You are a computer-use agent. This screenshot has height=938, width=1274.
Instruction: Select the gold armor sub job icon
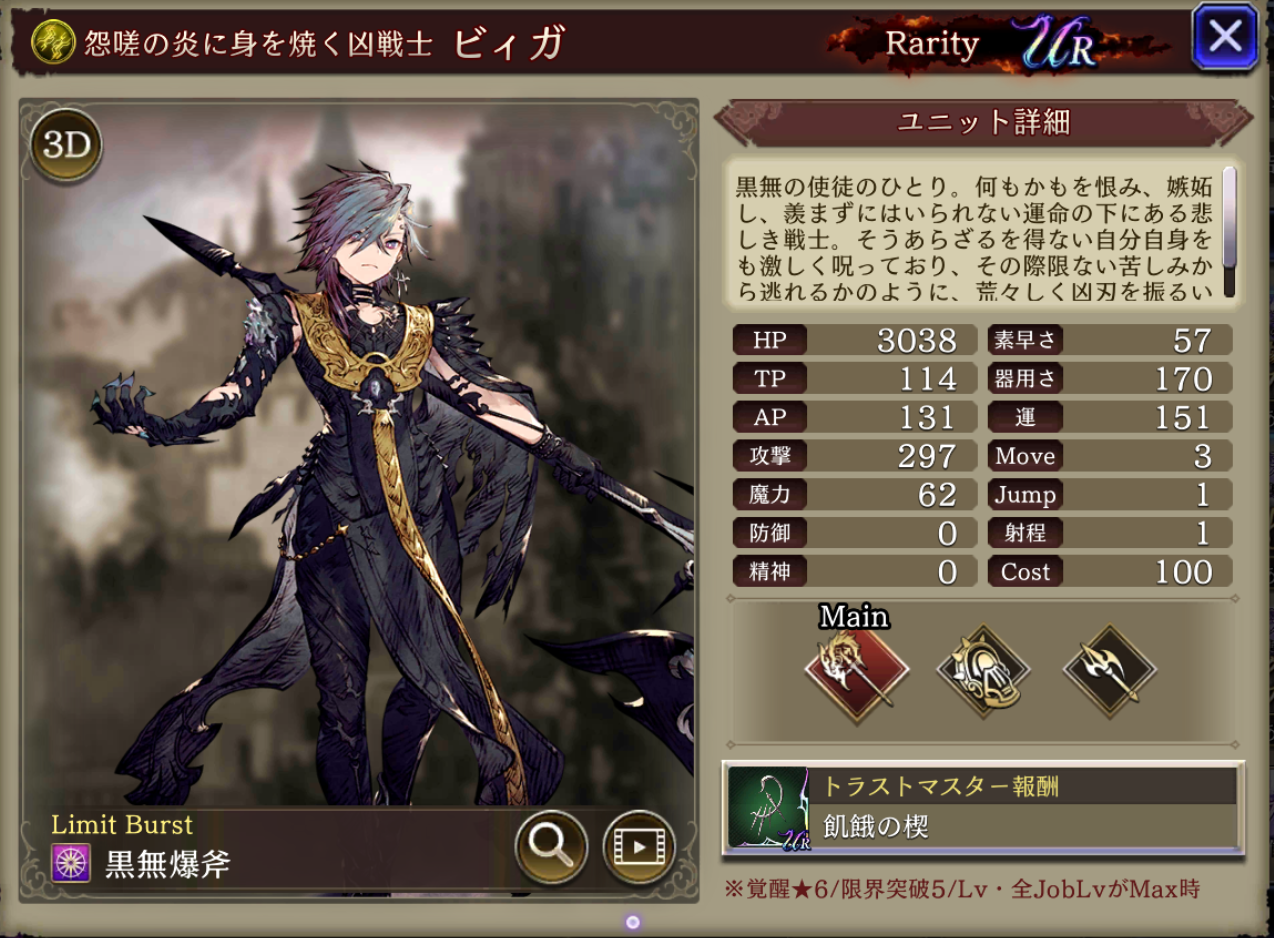click(983, 670)
